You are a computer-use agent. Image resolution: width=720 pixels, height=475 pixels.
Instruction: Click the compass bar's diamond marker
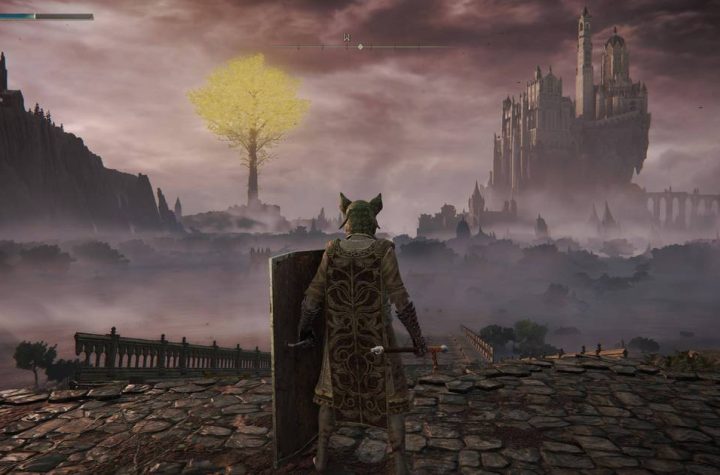pyautogui.click(x=360, y=46)
